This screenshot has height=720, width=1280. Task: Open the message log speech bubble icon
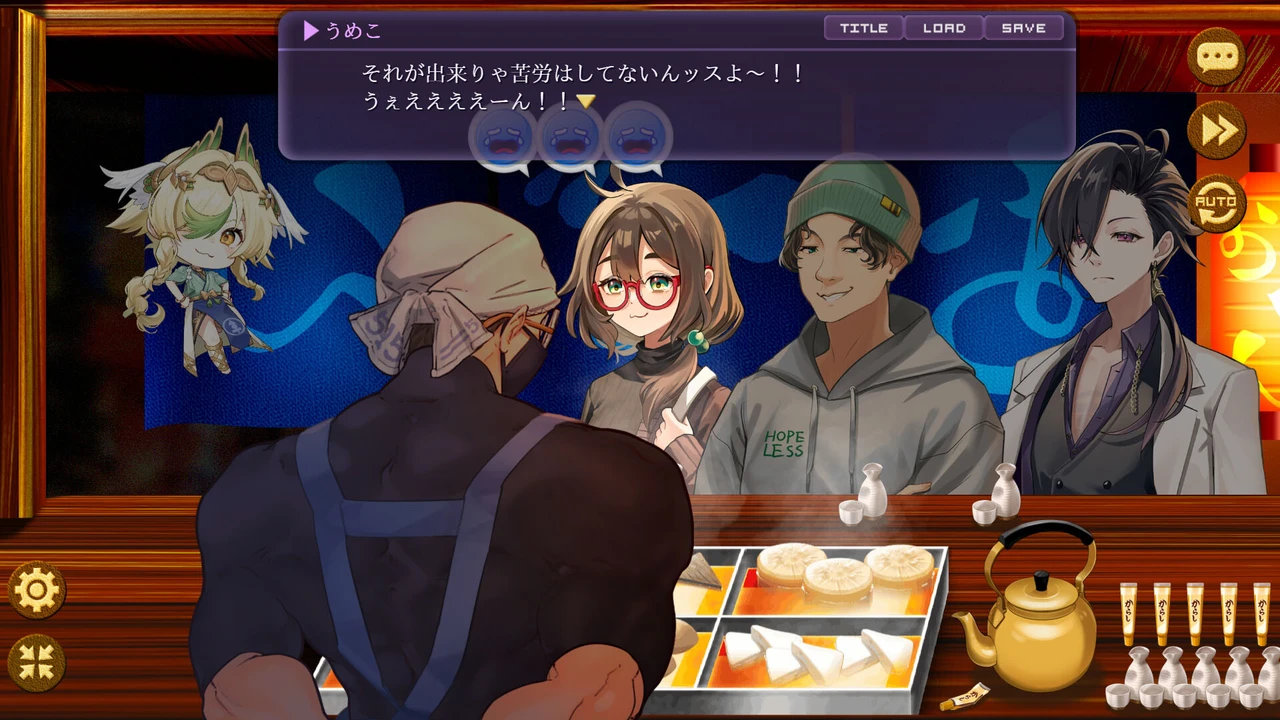1216,56
